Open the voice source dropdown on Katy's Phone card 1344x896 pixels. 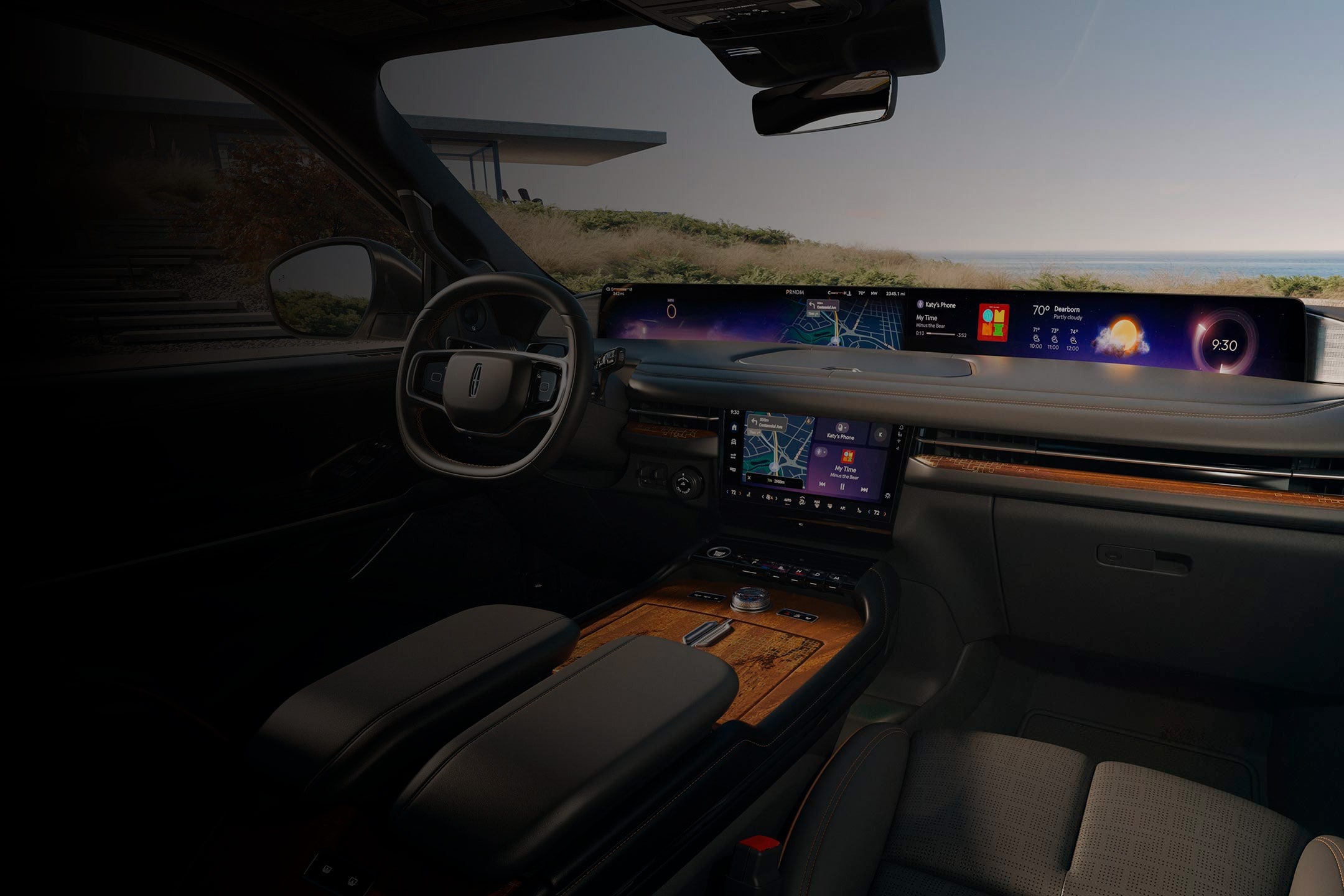[x=845, y=427]
